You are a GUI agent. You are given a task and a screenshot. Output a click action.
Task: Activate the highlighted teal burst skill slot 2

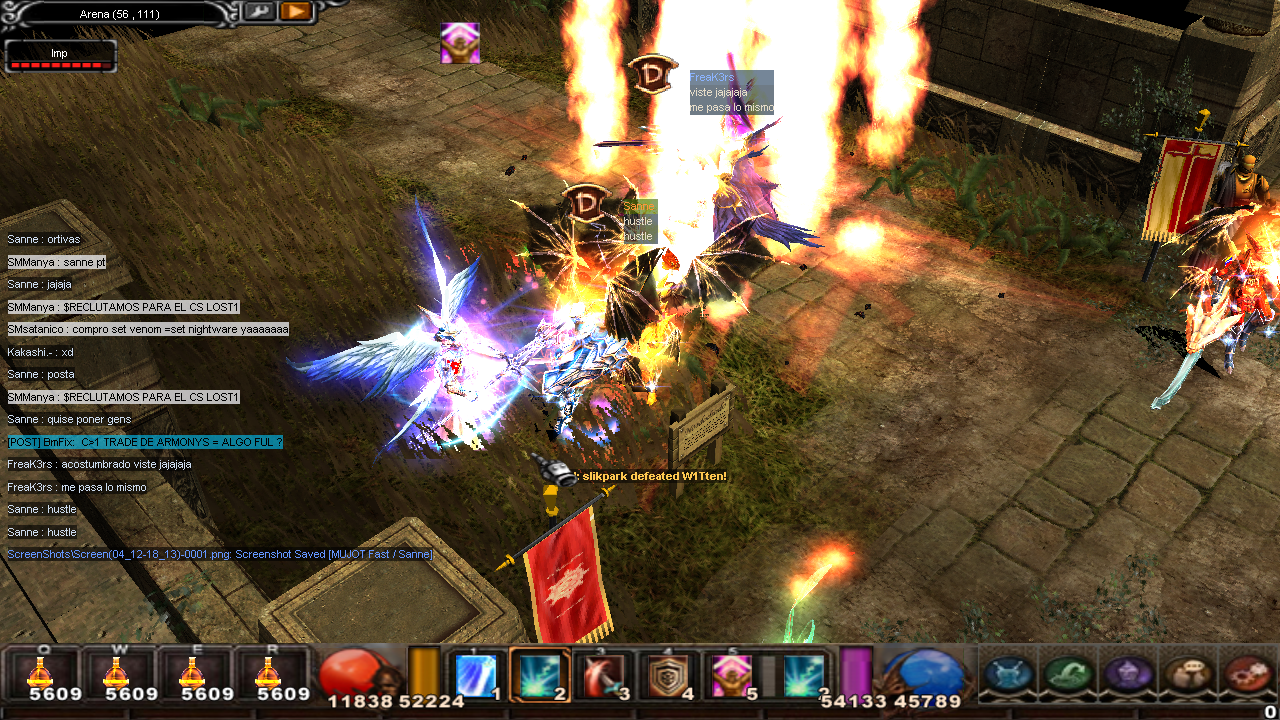click(540, 675)
